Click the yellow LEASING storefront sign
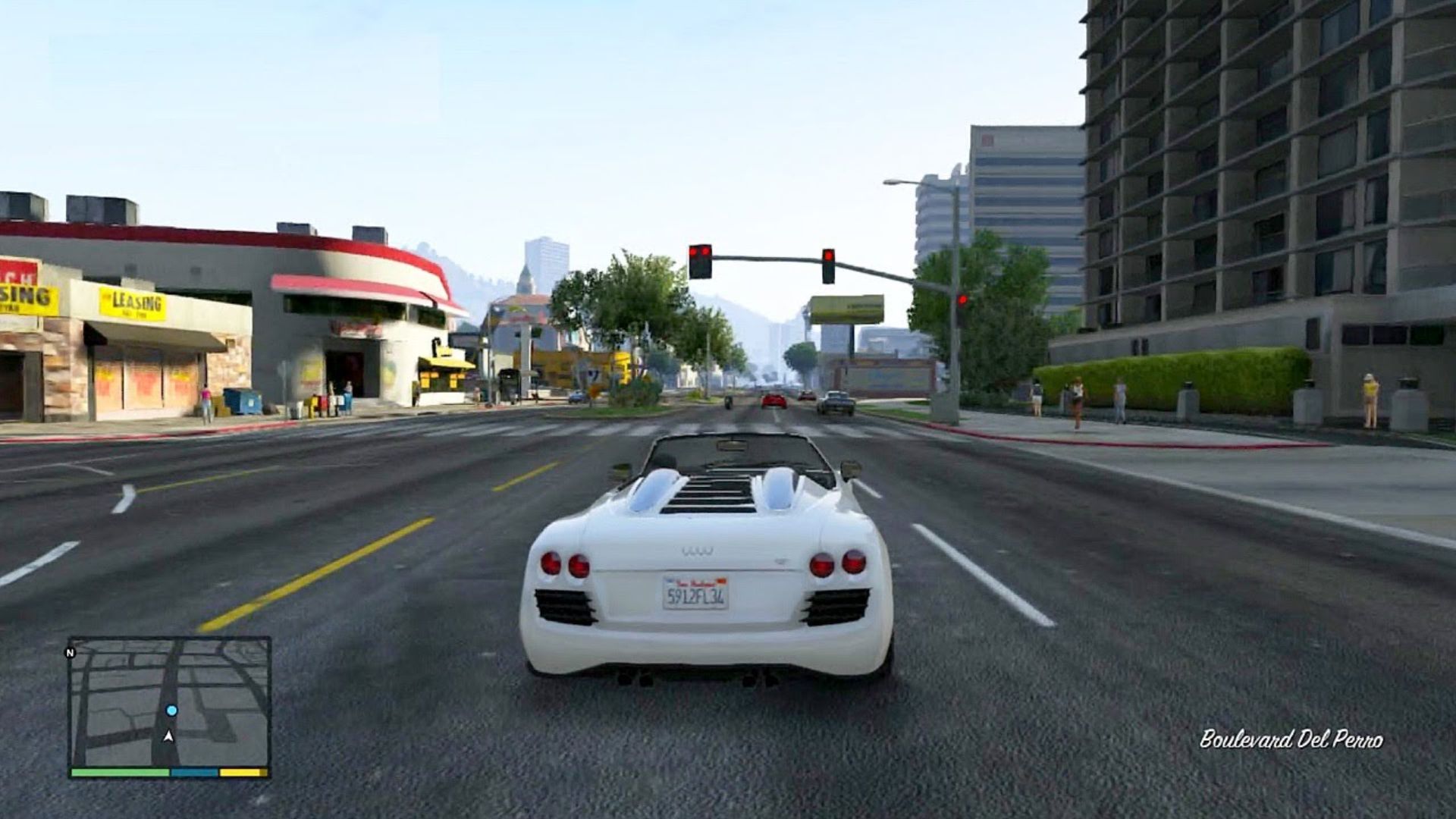 (133, 302)
